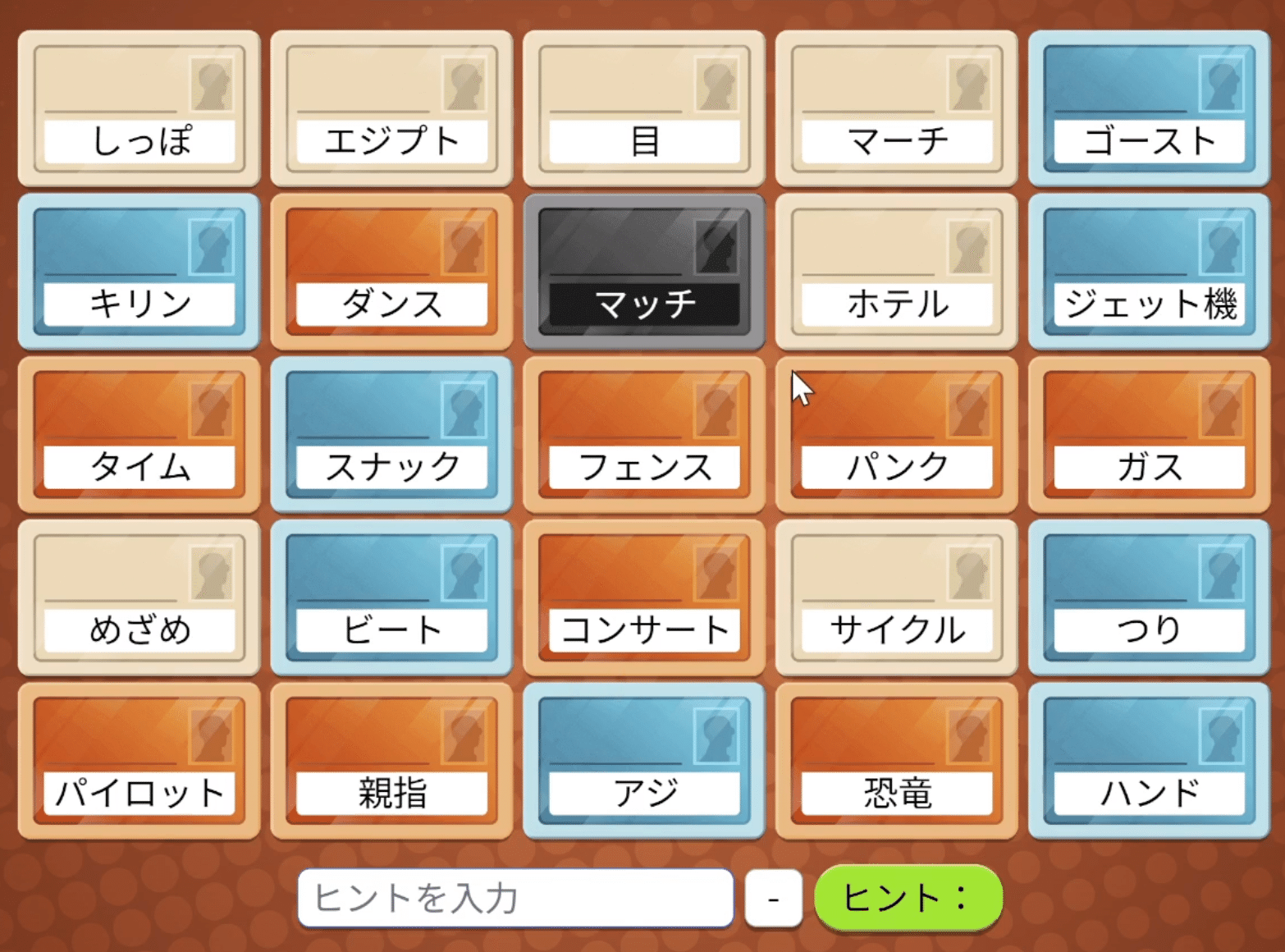1285x952 pixels.
Task: Click inside the hint text field
Action: coord(517,897)
